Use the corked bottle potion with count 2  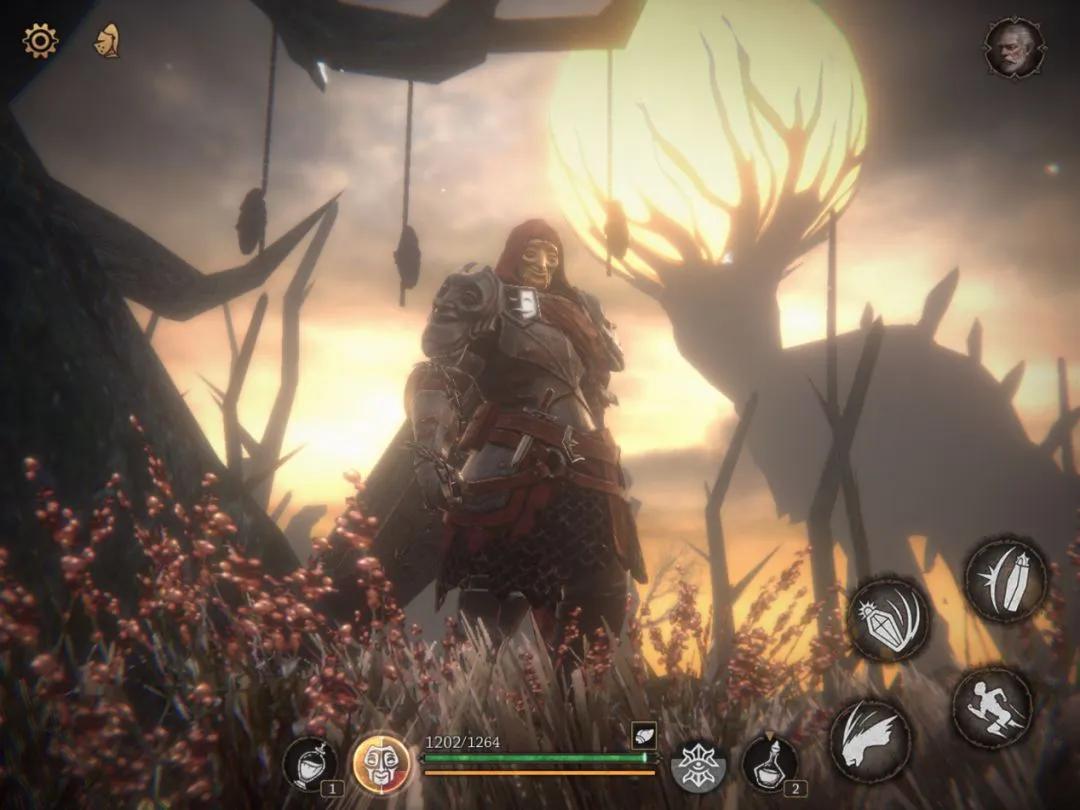769,763
